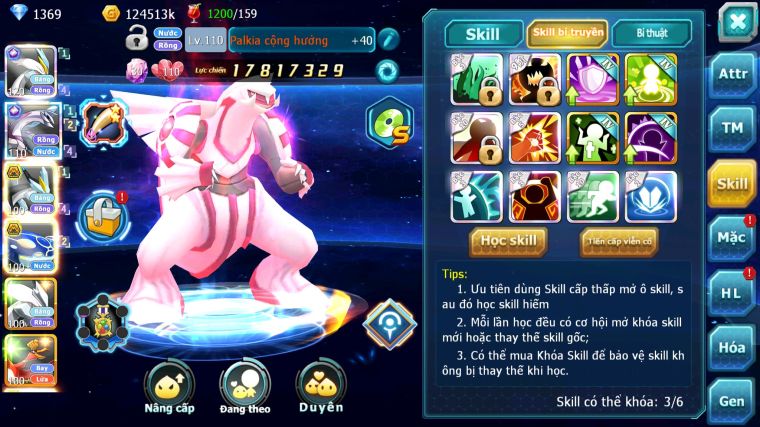Switch to the Skill tab at panel top
760x427 pixels.
click(484, 34)
